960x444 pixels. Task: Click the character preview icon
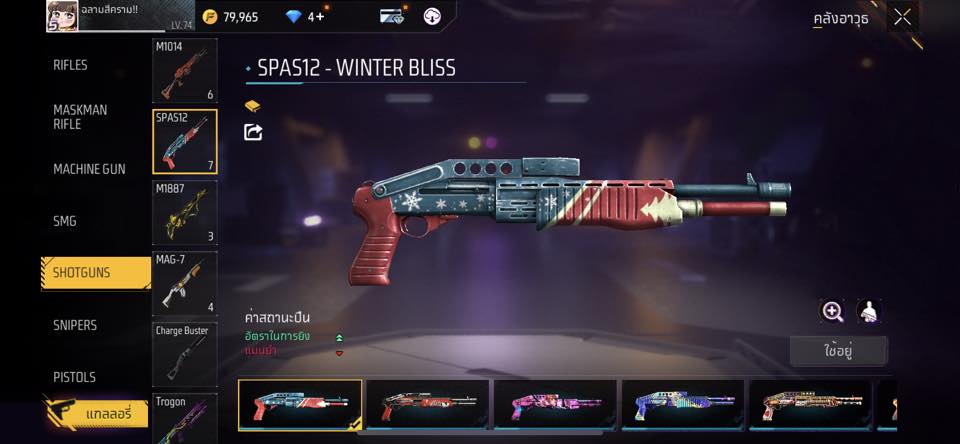[869, 311]
